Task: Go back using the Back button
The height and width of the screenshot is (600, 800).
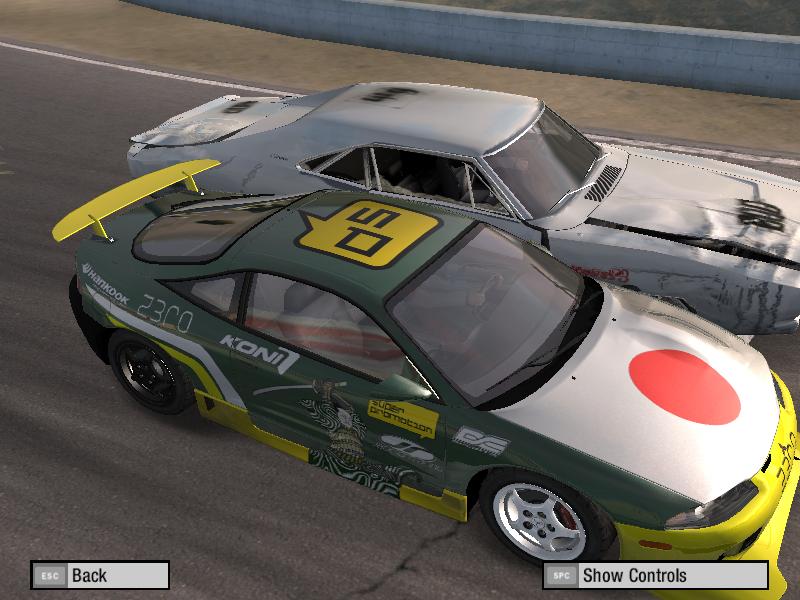Action: 99,575
